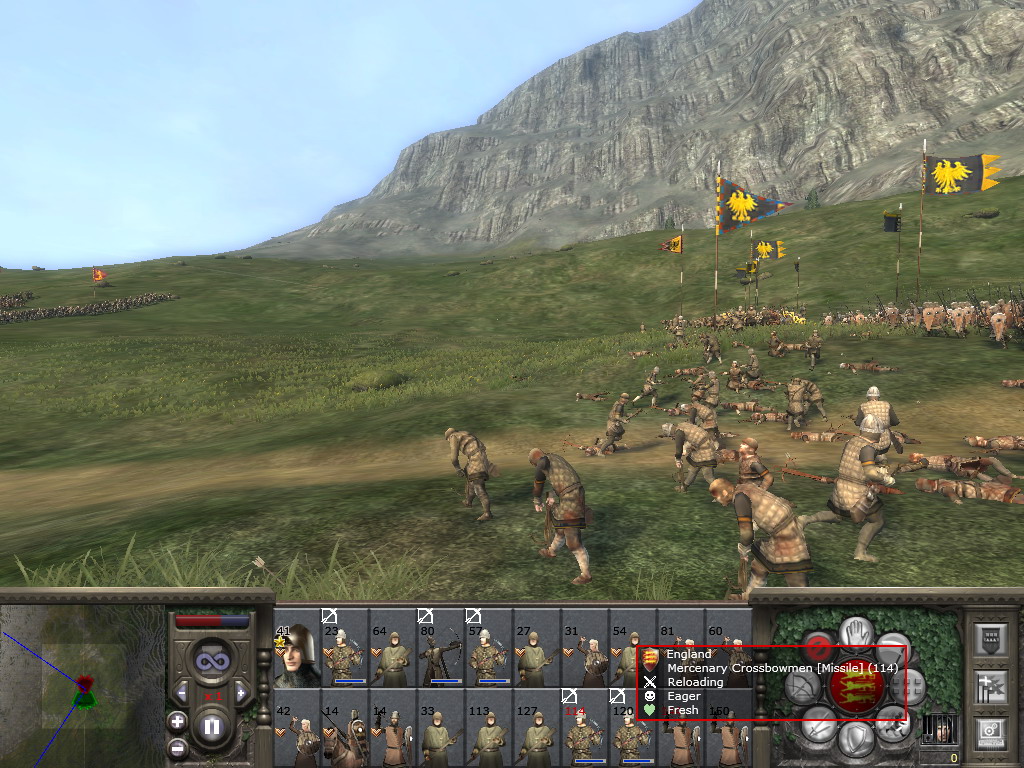Image resolution: width=1024 pixels, height=768 pixels.
Task: Choose the 27-man unit card
Action: click(x=536, y=655)
